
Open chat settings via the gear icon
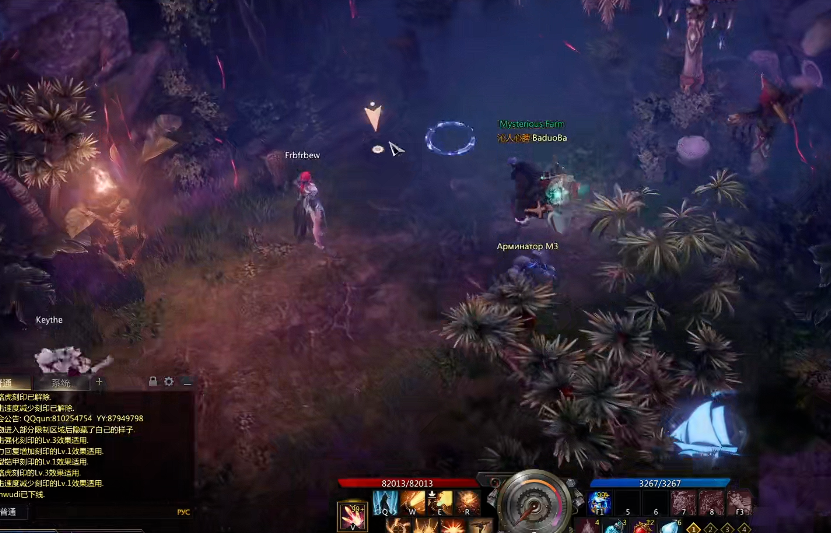[x=169, y=382]
